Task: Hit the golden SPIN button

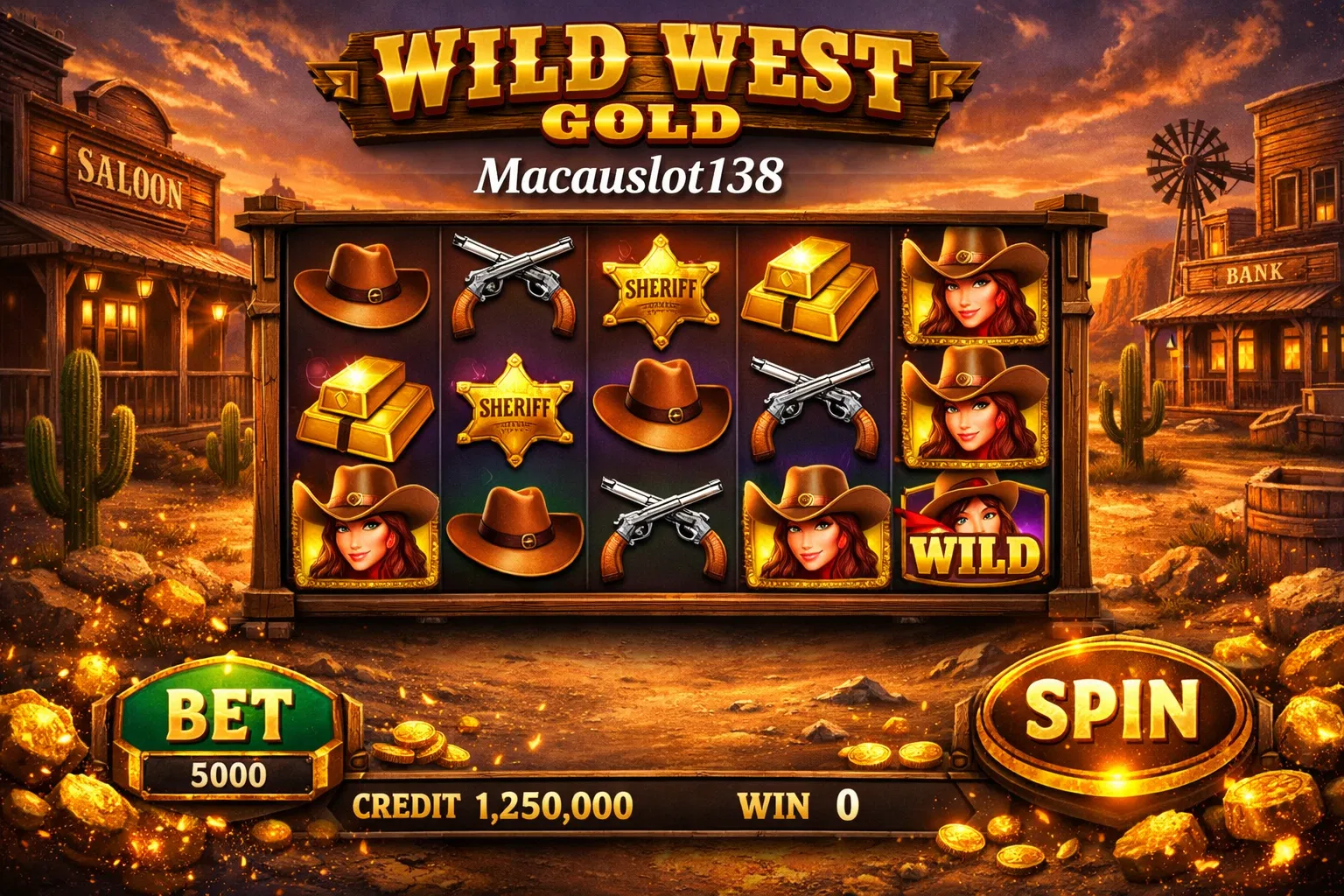Action: pyautogui.click(x=1111, y=712)
